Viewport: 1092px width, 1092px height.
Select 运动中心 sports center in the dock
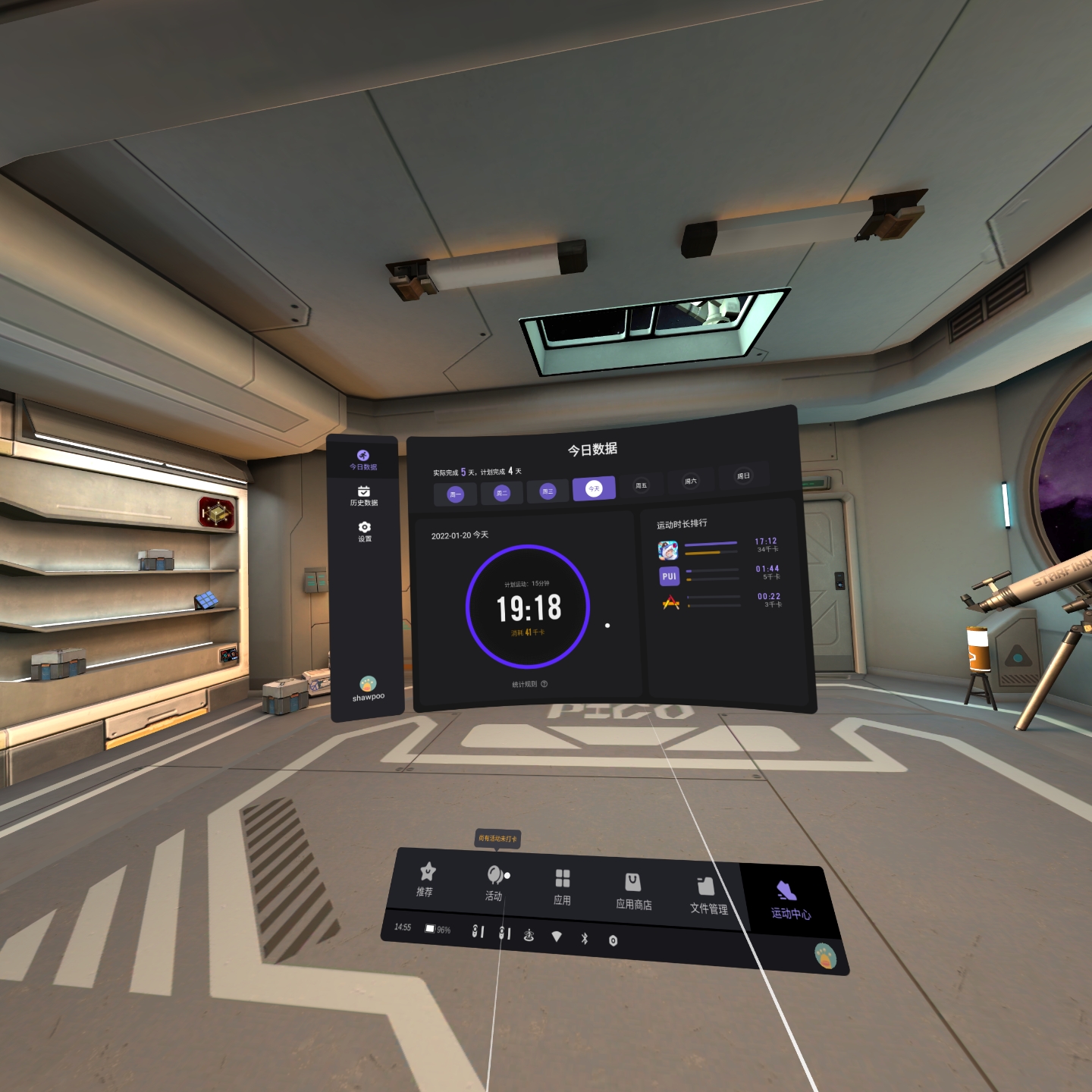pyautogui.click(x=789, y=900)
